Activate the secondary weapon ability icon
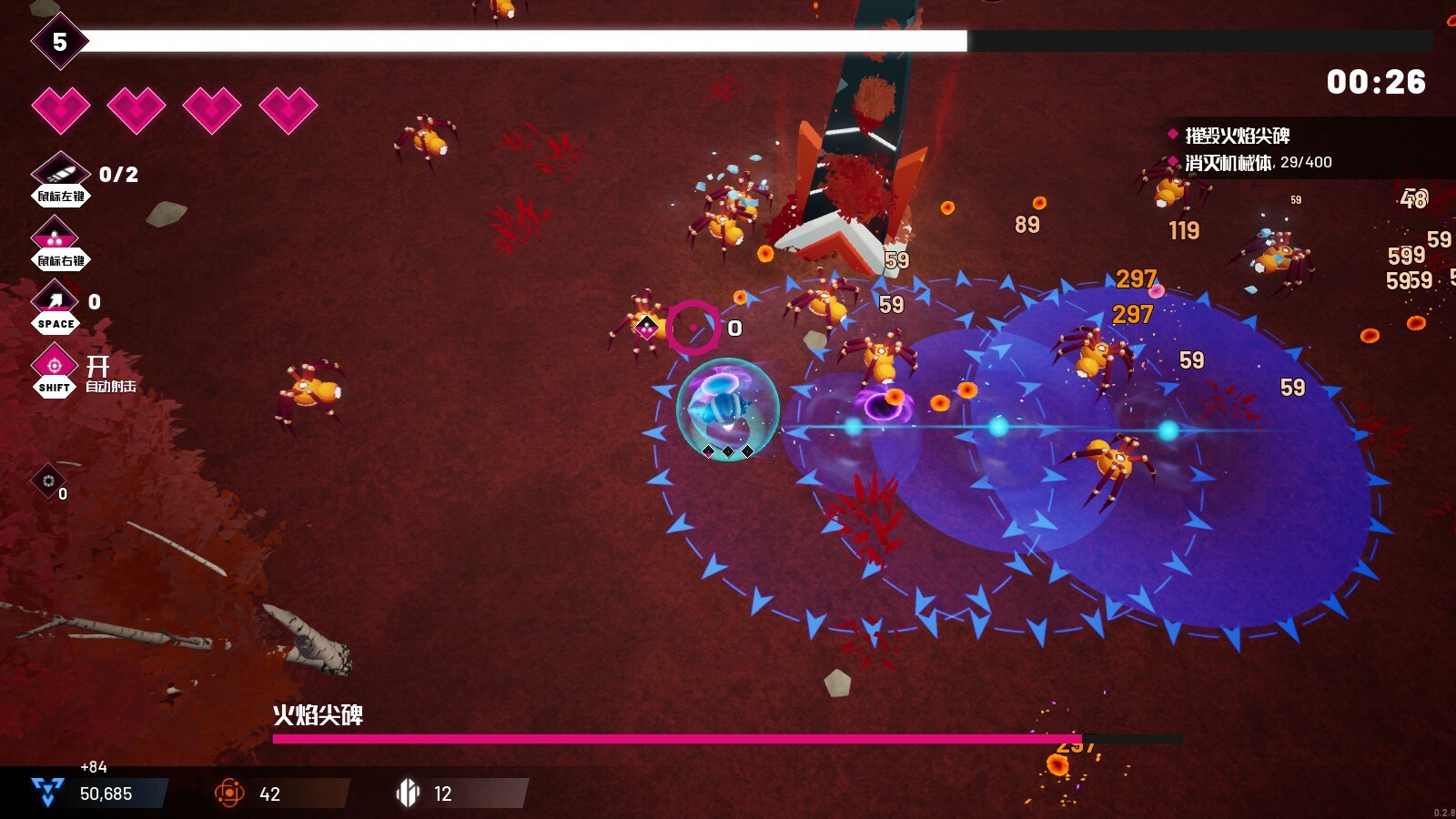Screen dimensions: 1456x819 [56, 236]
